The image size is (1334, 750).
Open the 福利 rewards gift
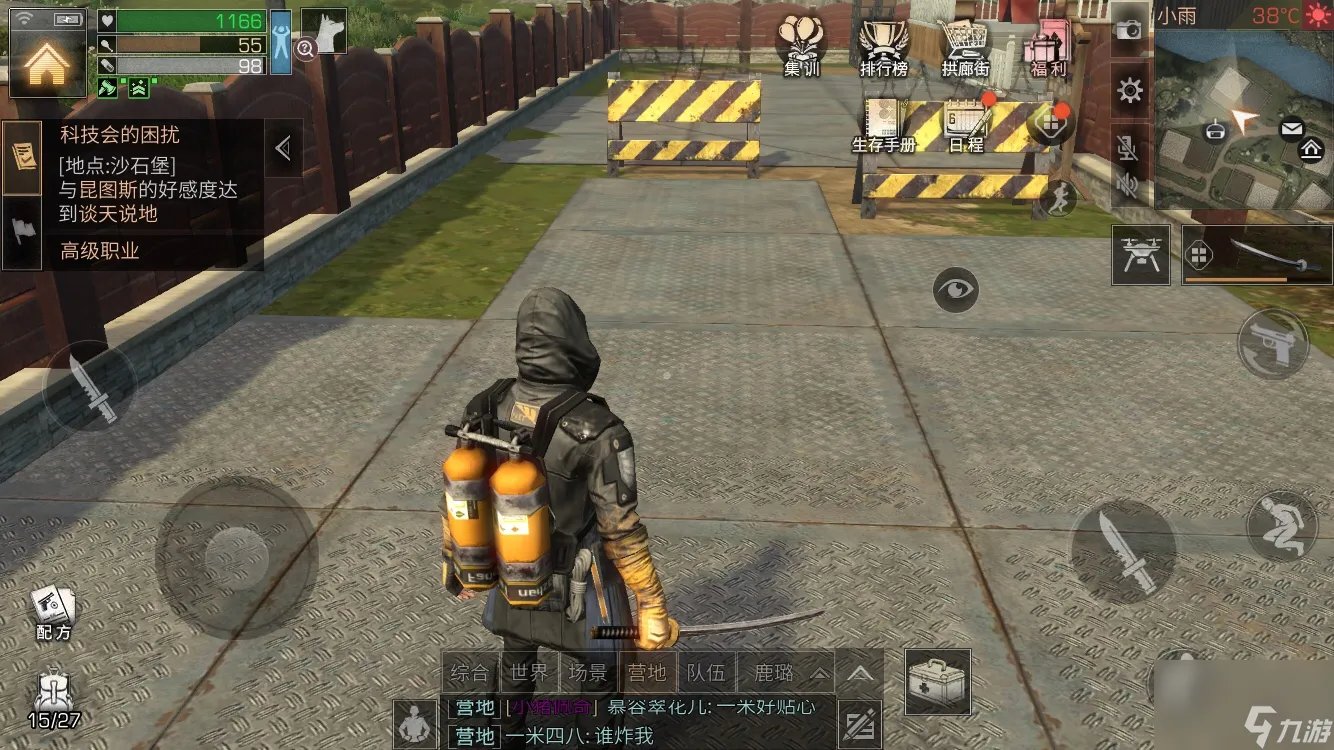click(1047, 45)
